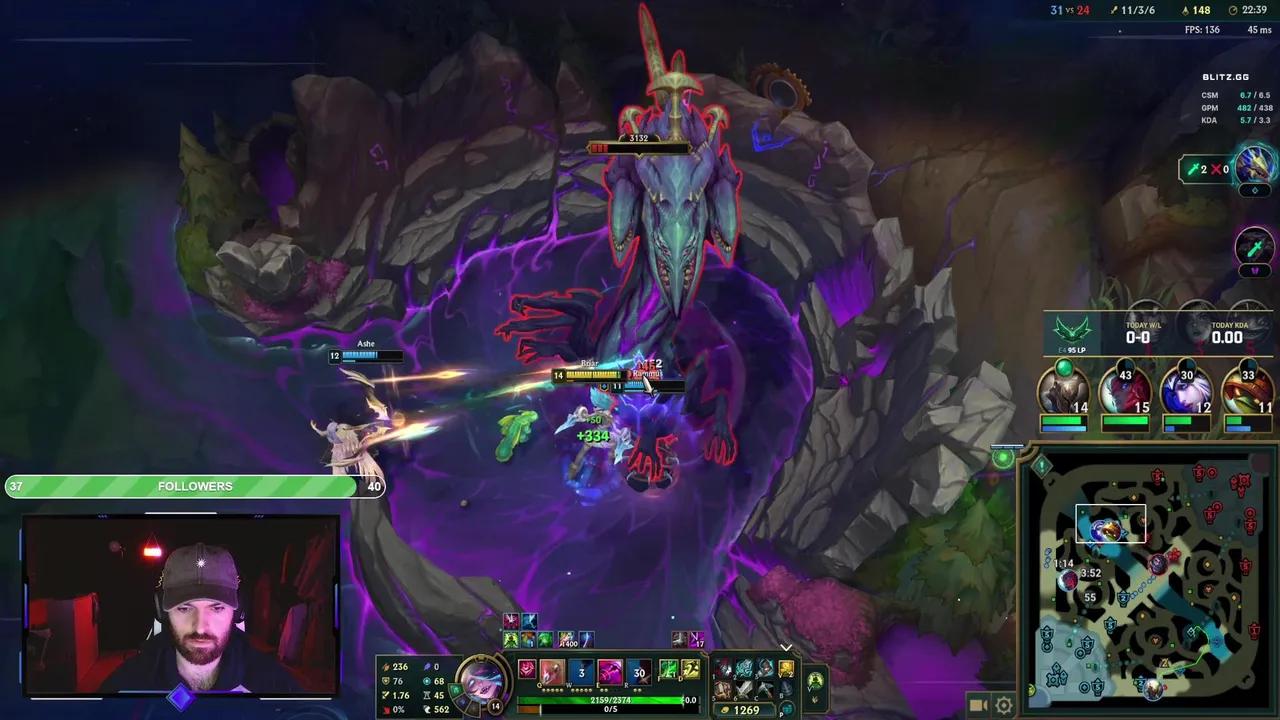Toggle camera lock with the camera icon
The width and height of the screenshot is (1280, 720).
coord(977,705)
